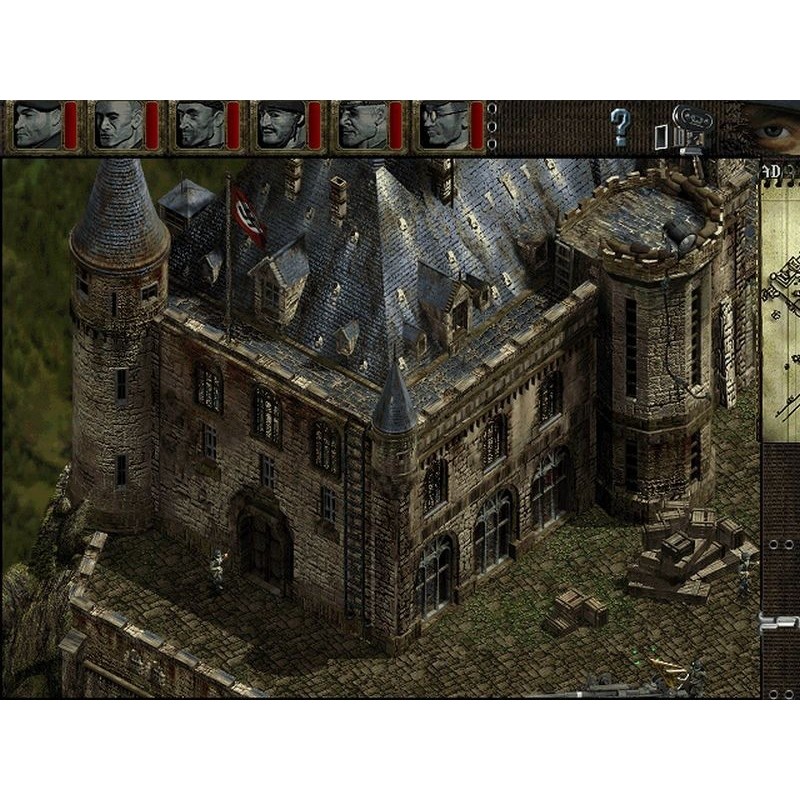Choose the Marine commando portrait
800x800 pixels.
click(x=201, y=126)
